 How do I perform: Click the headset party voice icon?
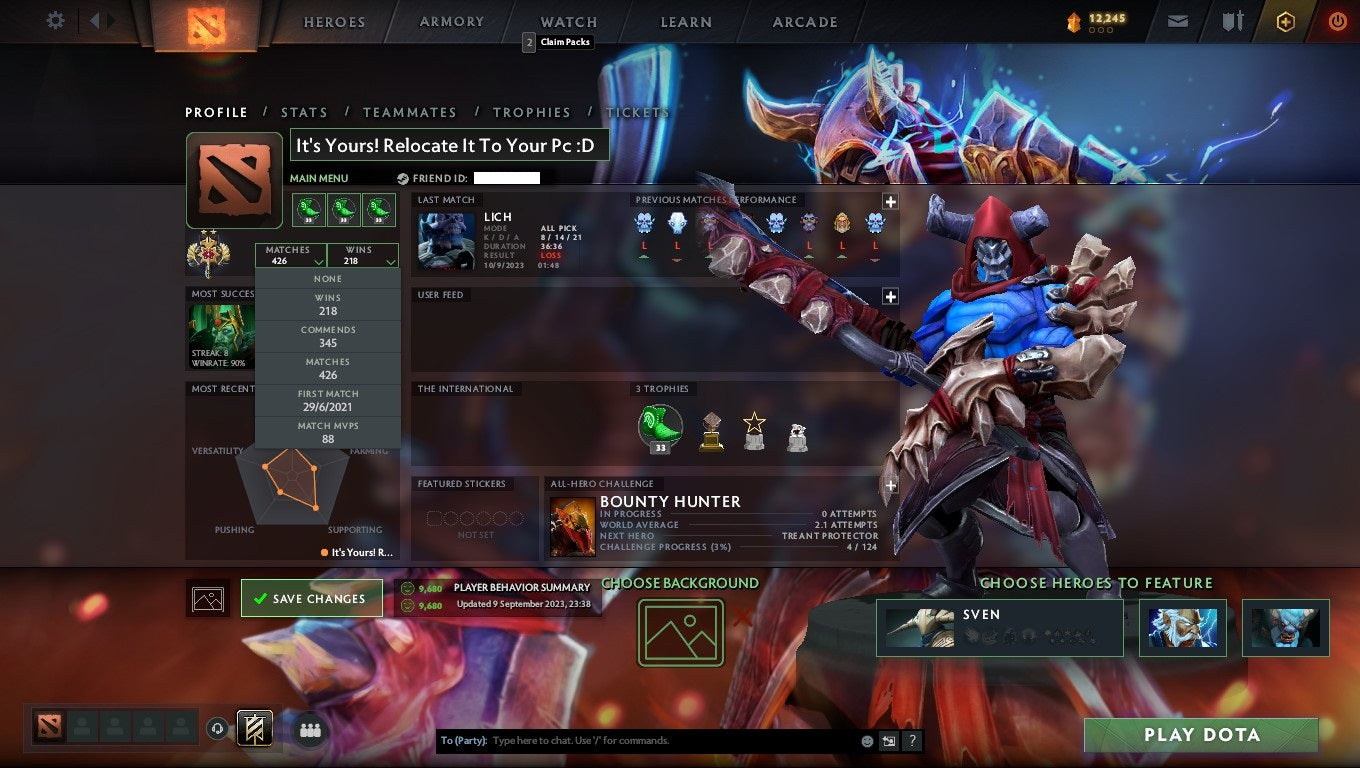tap(218, 730)
